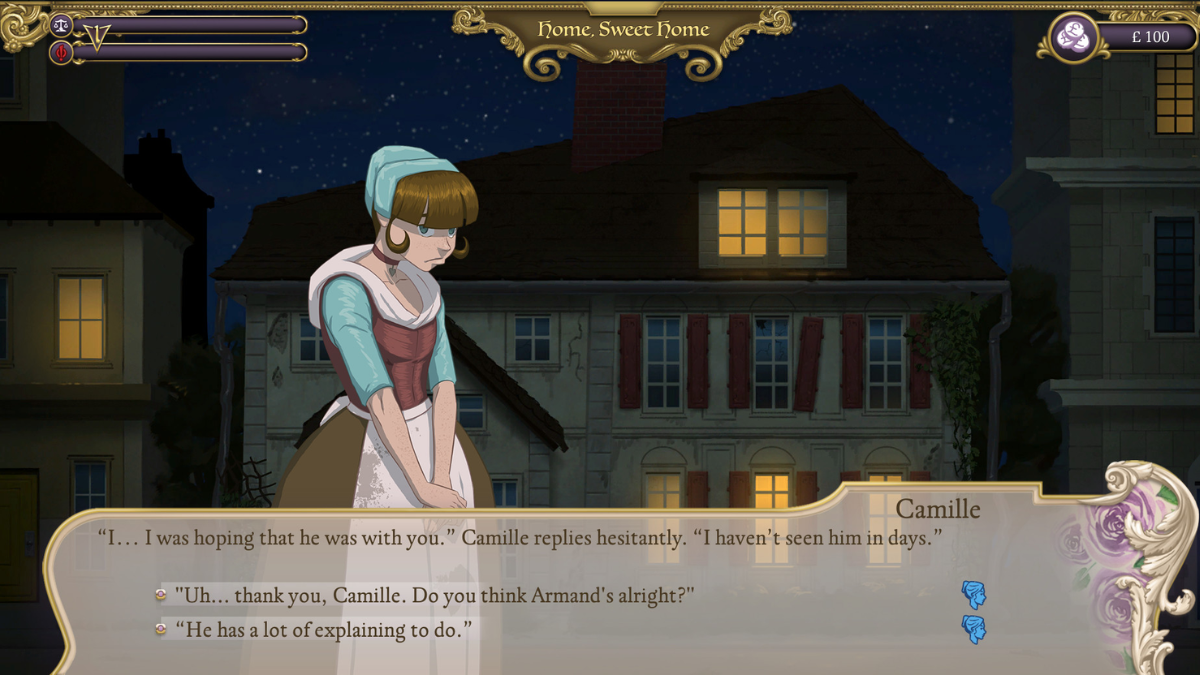Viewport: 1200px width, 675px height.
Task: Open the purse icon beside the £100 balance
Action: 1075,37
